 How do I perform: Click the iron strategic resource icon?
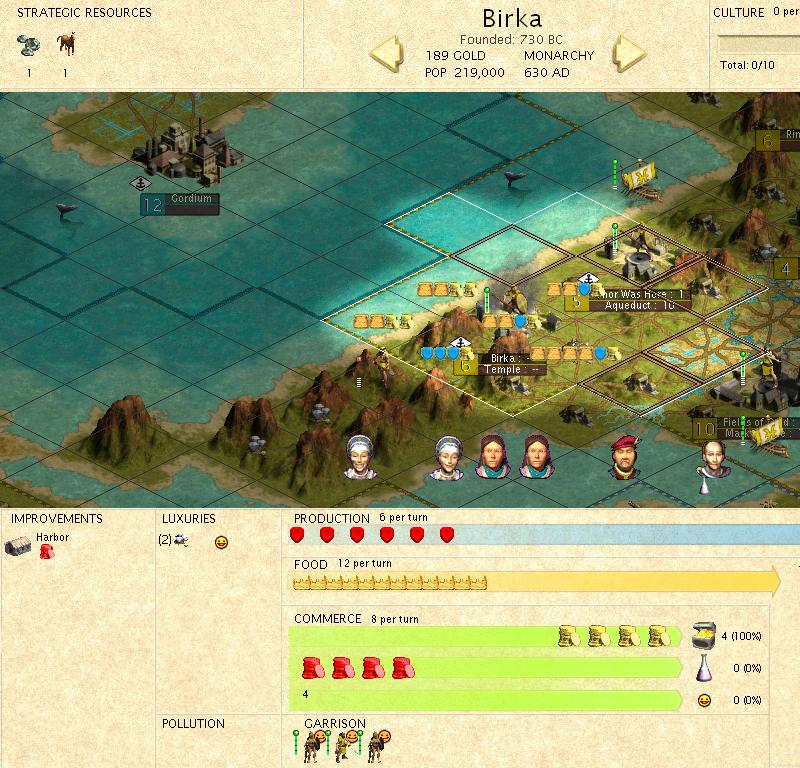[28, 44]
